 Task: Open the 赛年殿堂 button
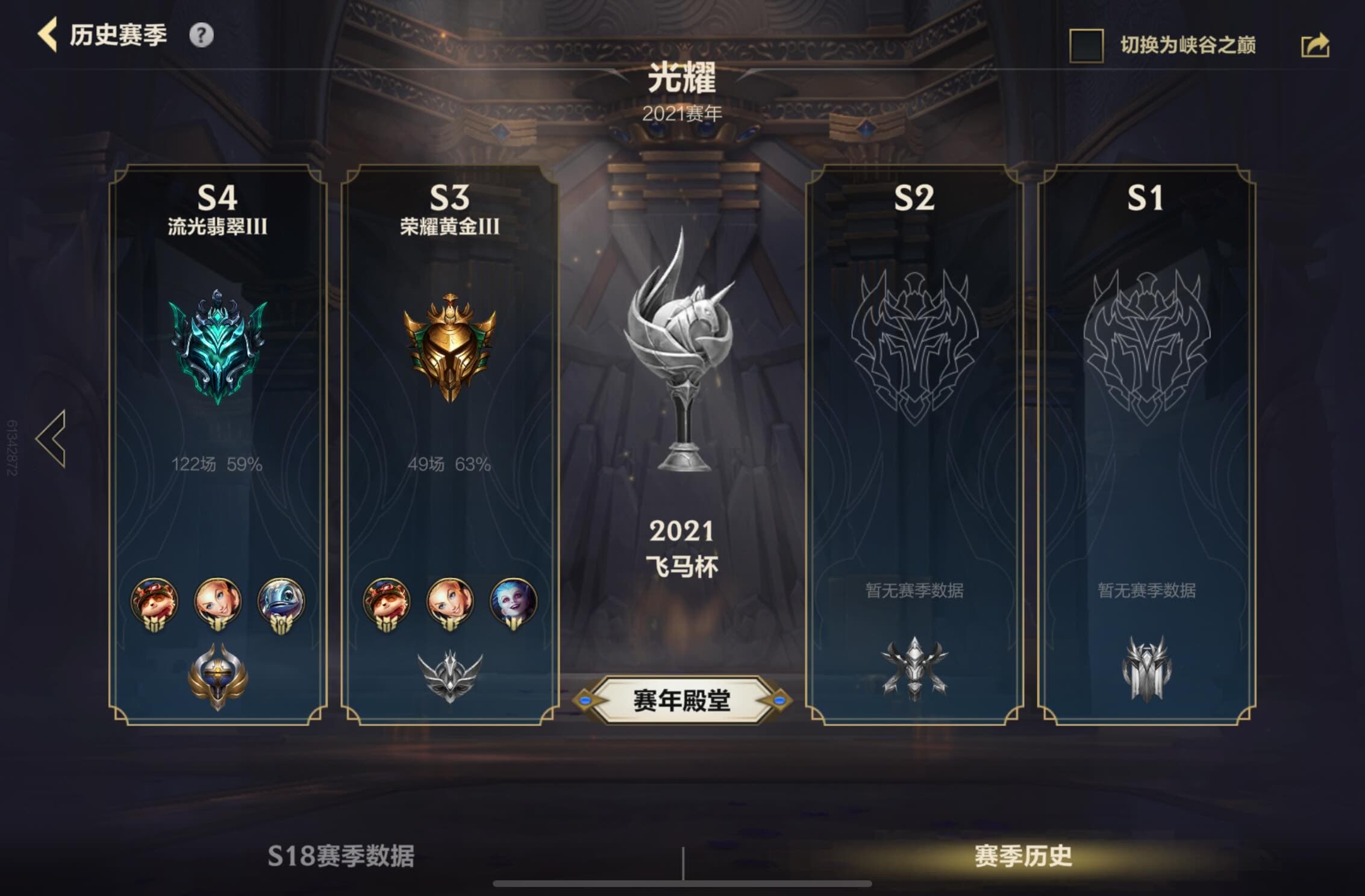click(x=682, y=700)
